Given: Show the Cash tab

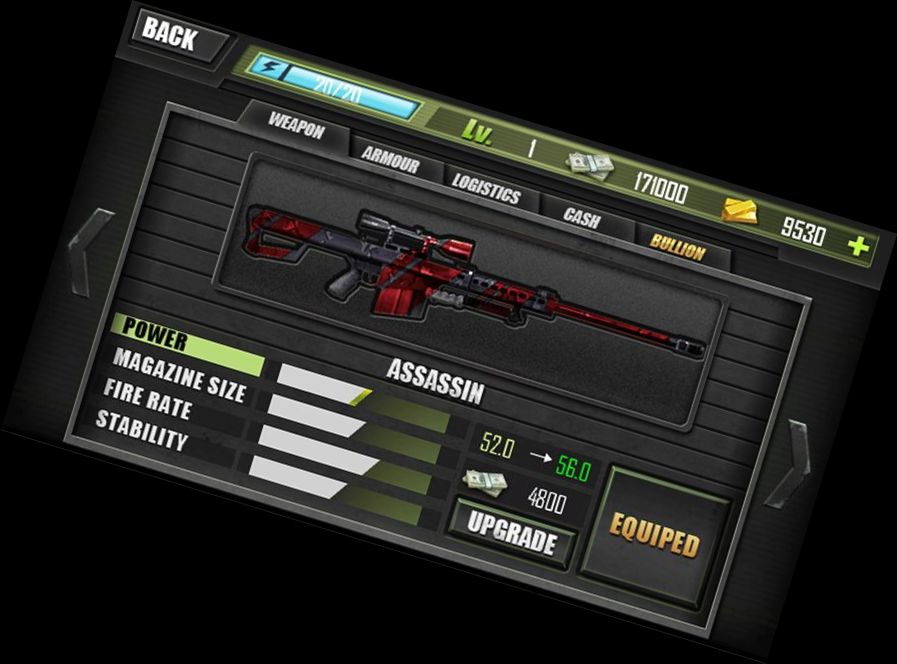Looking at the screenshot, I should tap(581, 217).
